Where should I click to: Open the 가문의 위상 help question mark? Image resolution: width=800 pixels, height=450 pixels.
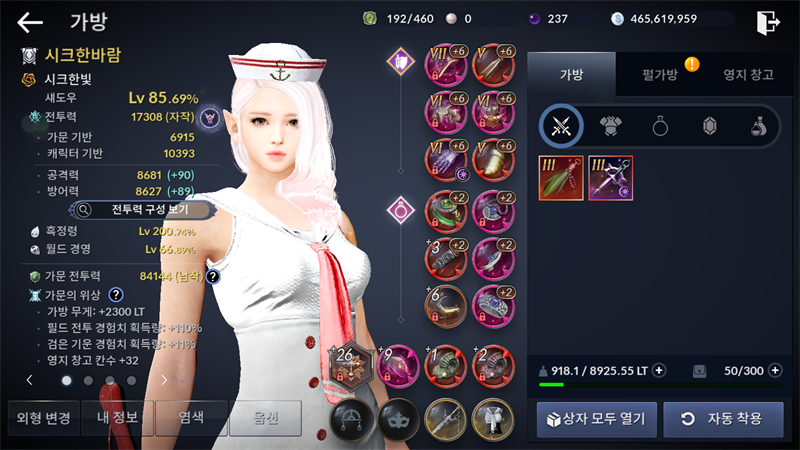click(116, 295)
